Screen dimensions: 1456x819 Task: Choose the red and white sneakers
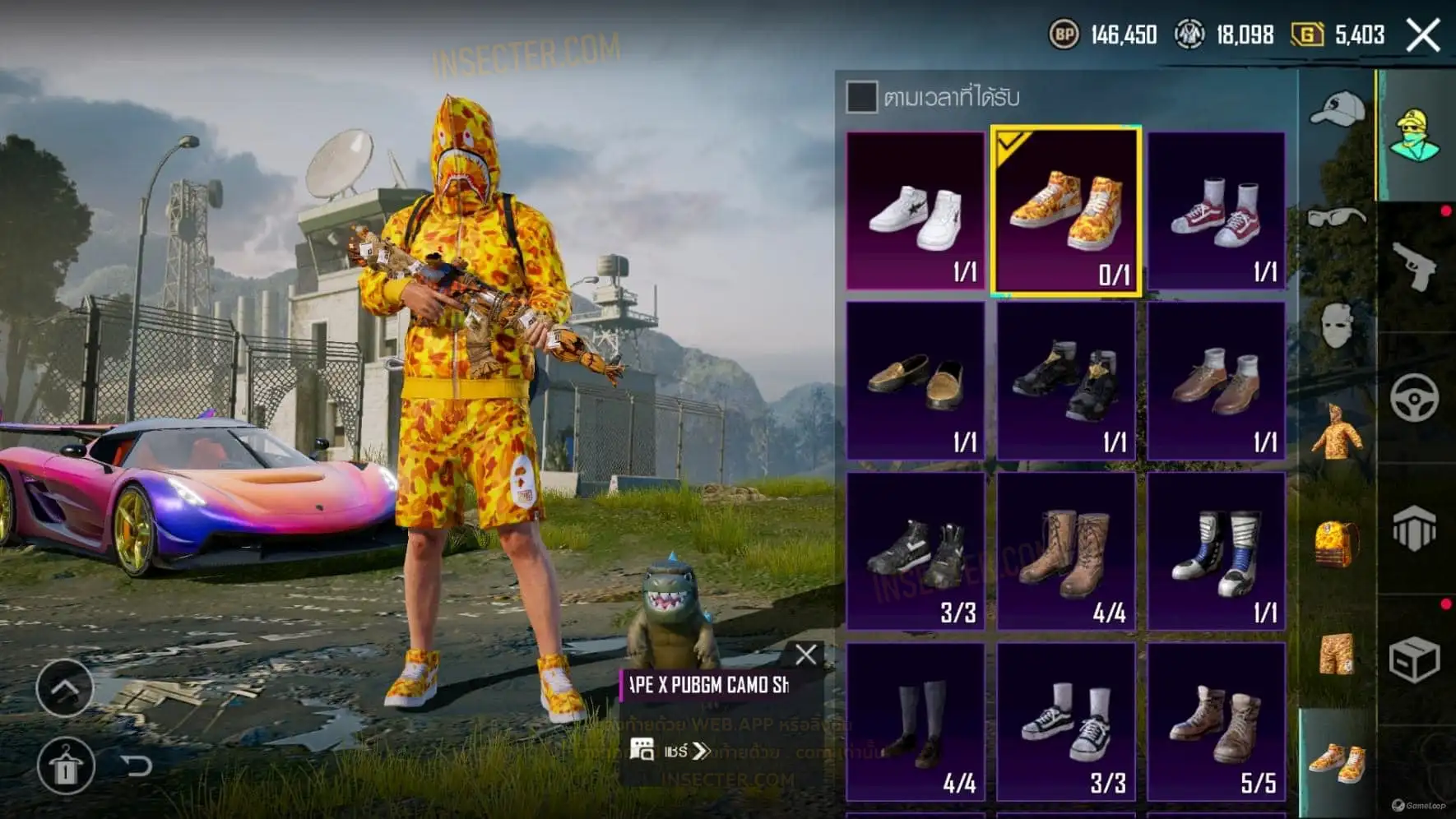[1216, 211]
